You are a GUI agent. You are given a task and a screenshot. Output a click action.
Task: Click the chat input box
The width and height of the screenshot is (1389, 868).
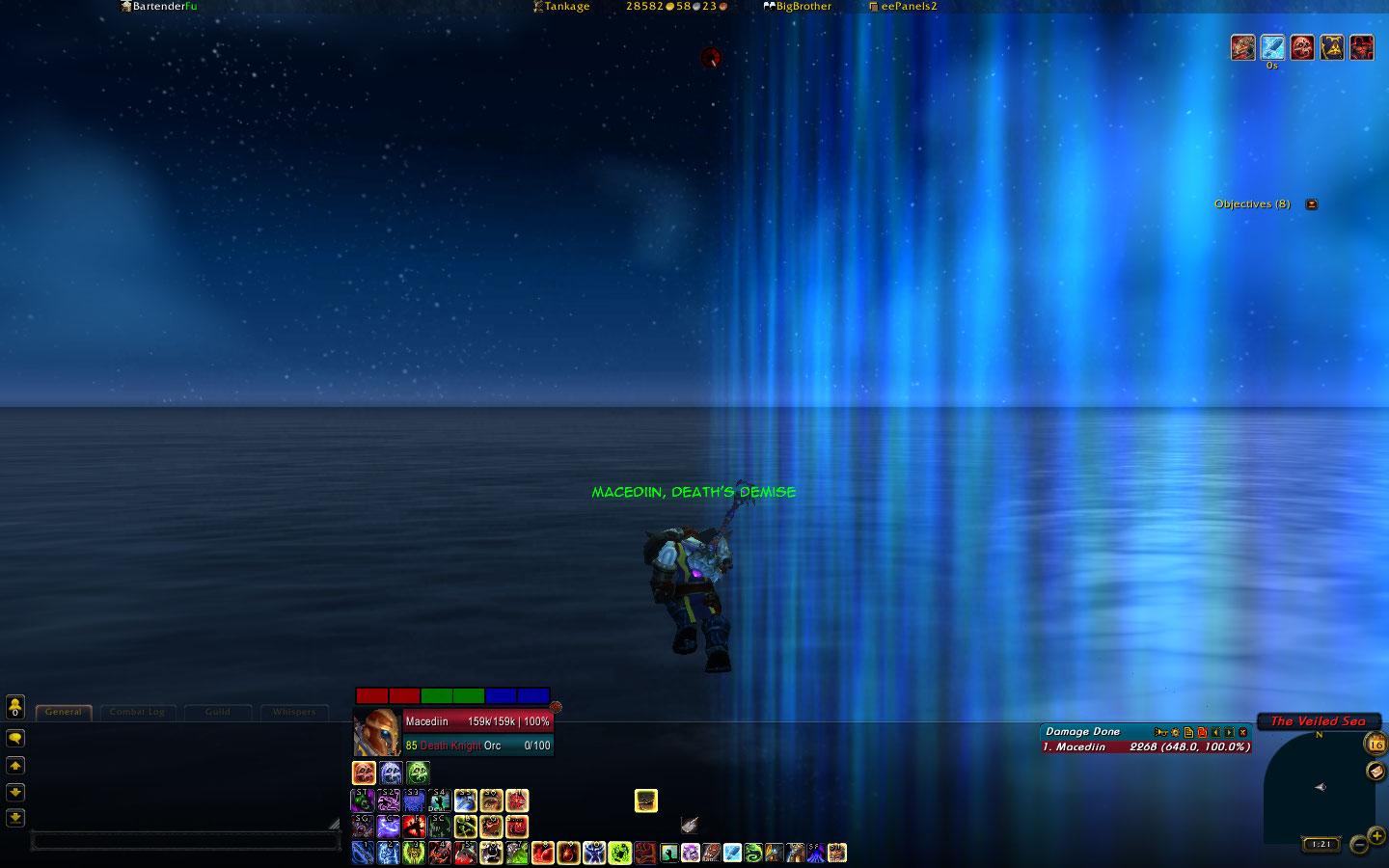185,841
